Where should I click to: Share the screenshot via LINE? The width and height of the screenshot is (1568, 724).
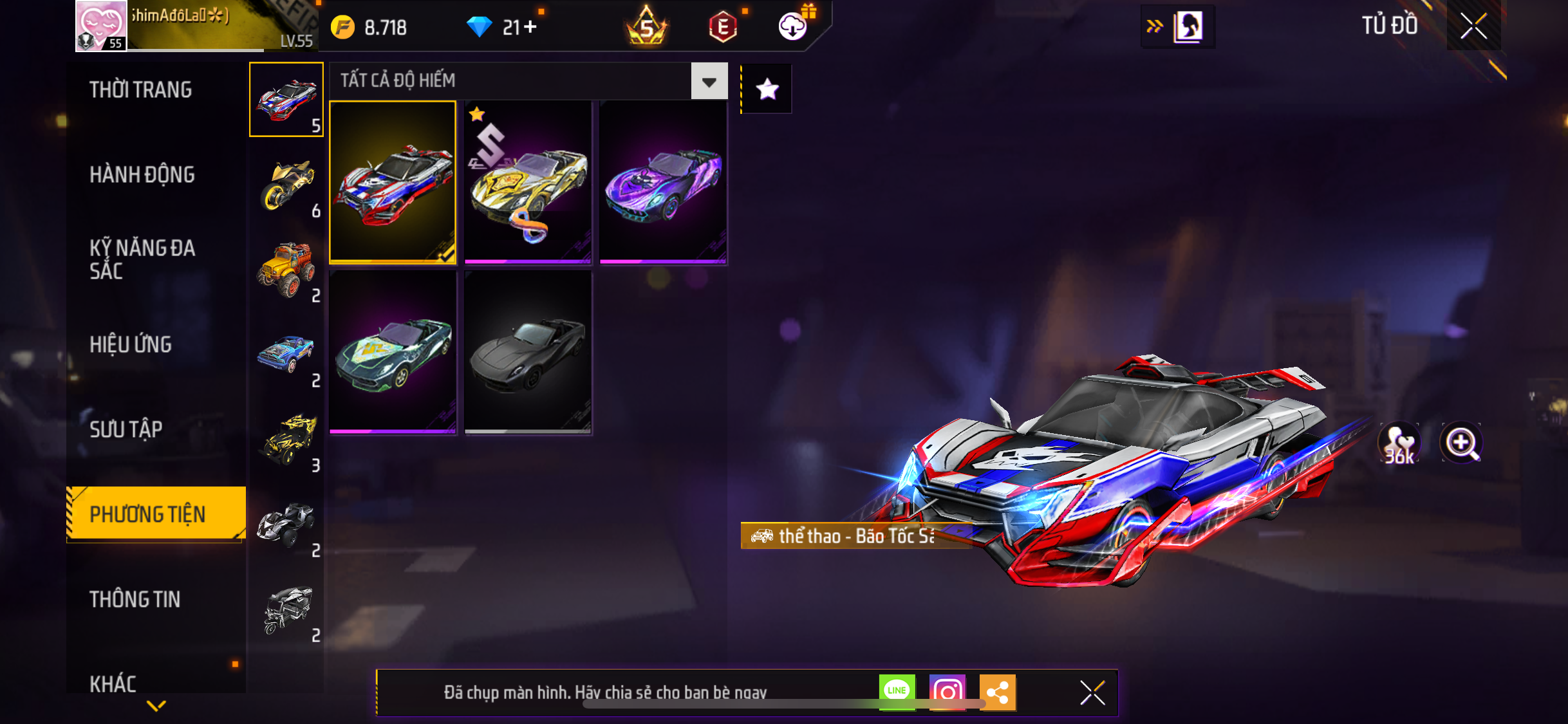coord(897,692)
